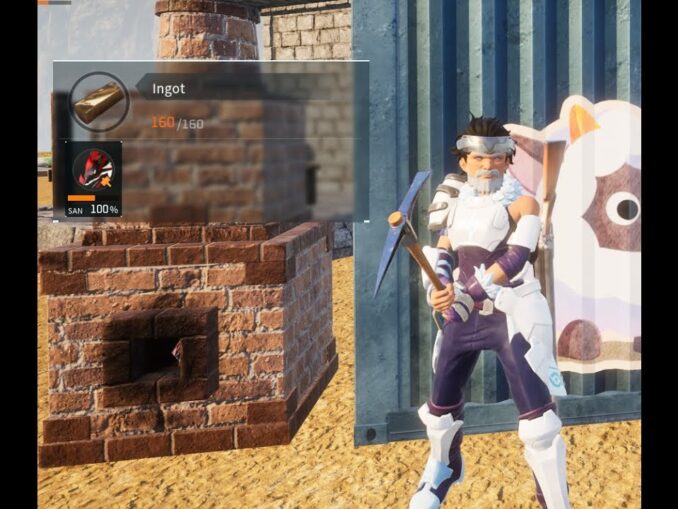Select the Ingot item icon
The width and height of the screenshot is (678, 509).
point(100,101)
